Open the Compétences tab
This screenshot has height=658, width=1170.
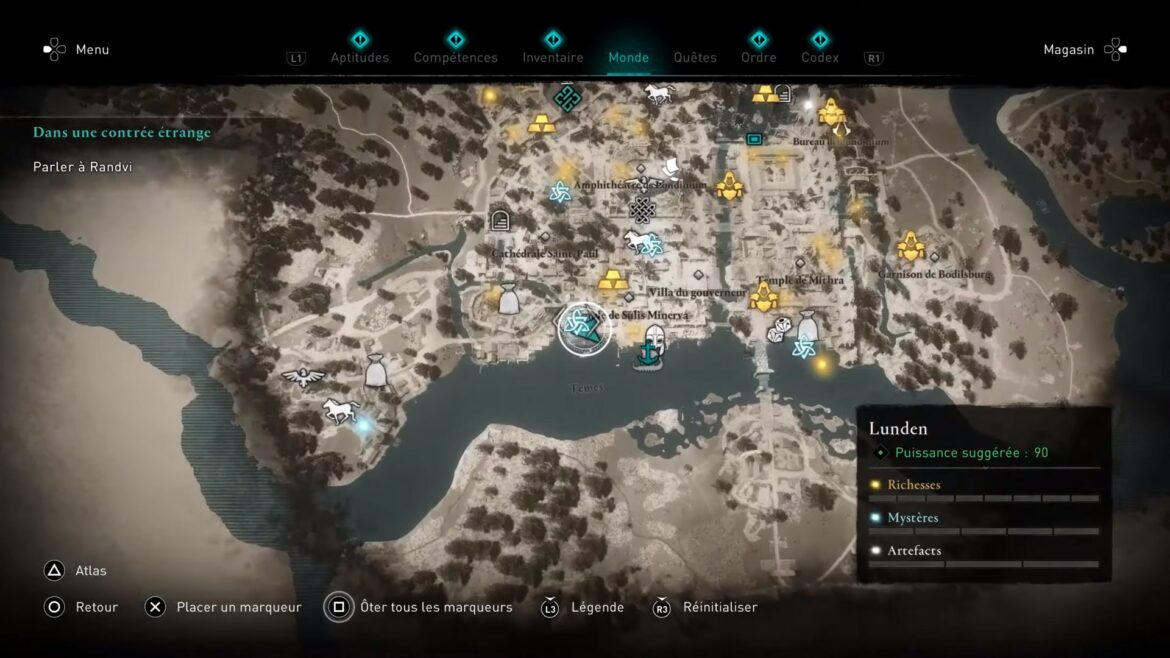point(455,57)
